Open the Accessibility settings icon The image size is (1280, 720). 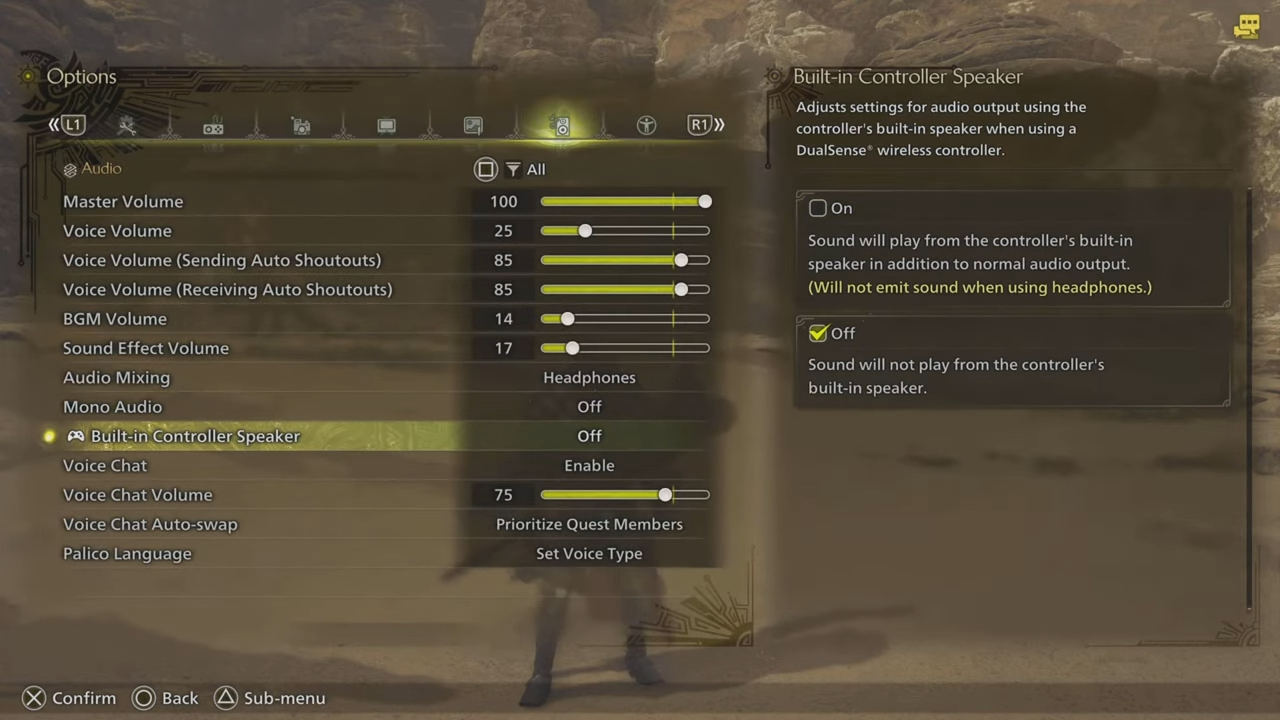[646, 125]
